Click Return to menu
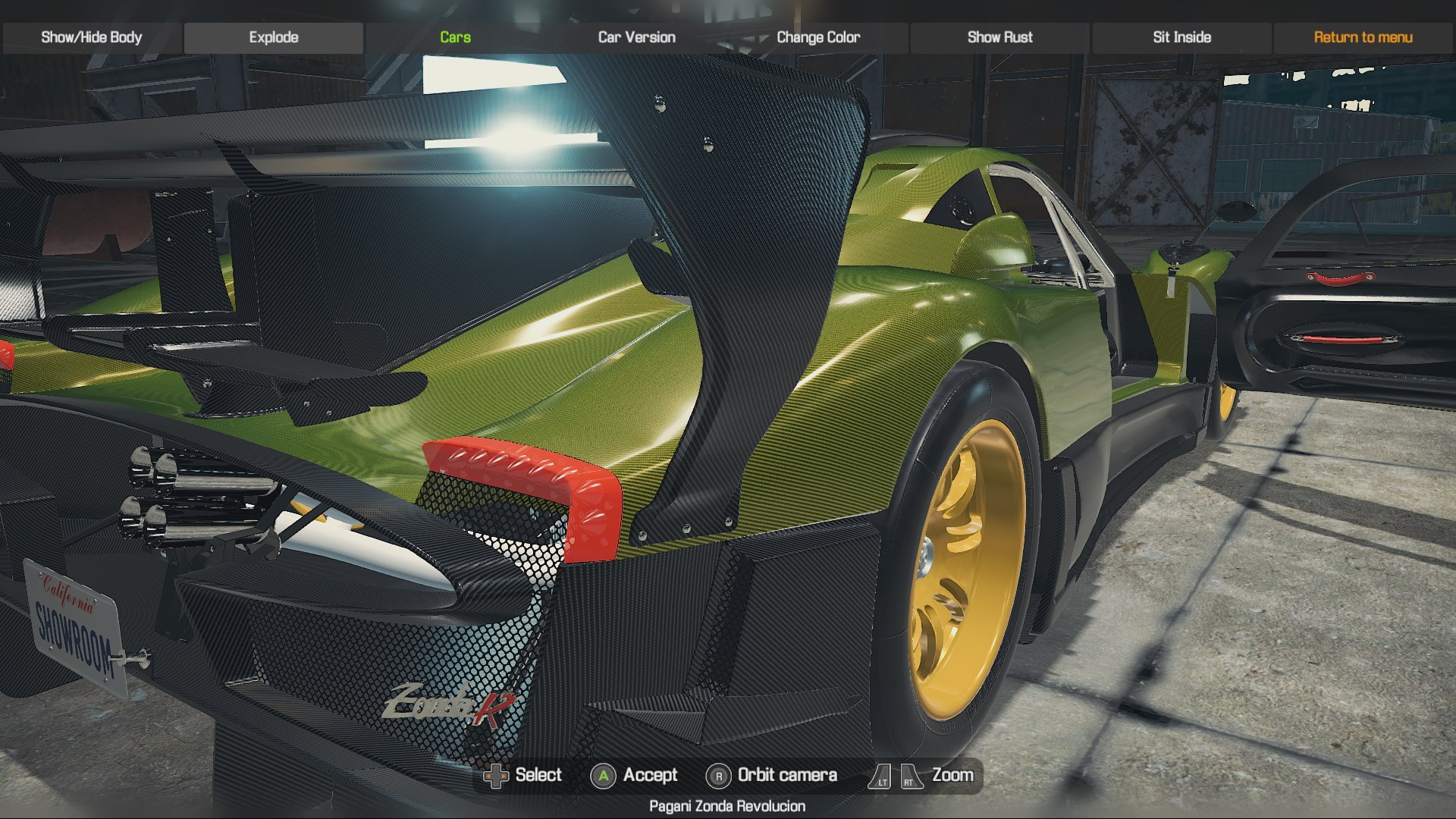Viewport: 1456px width, 819px height. (x=1363, y=37)
